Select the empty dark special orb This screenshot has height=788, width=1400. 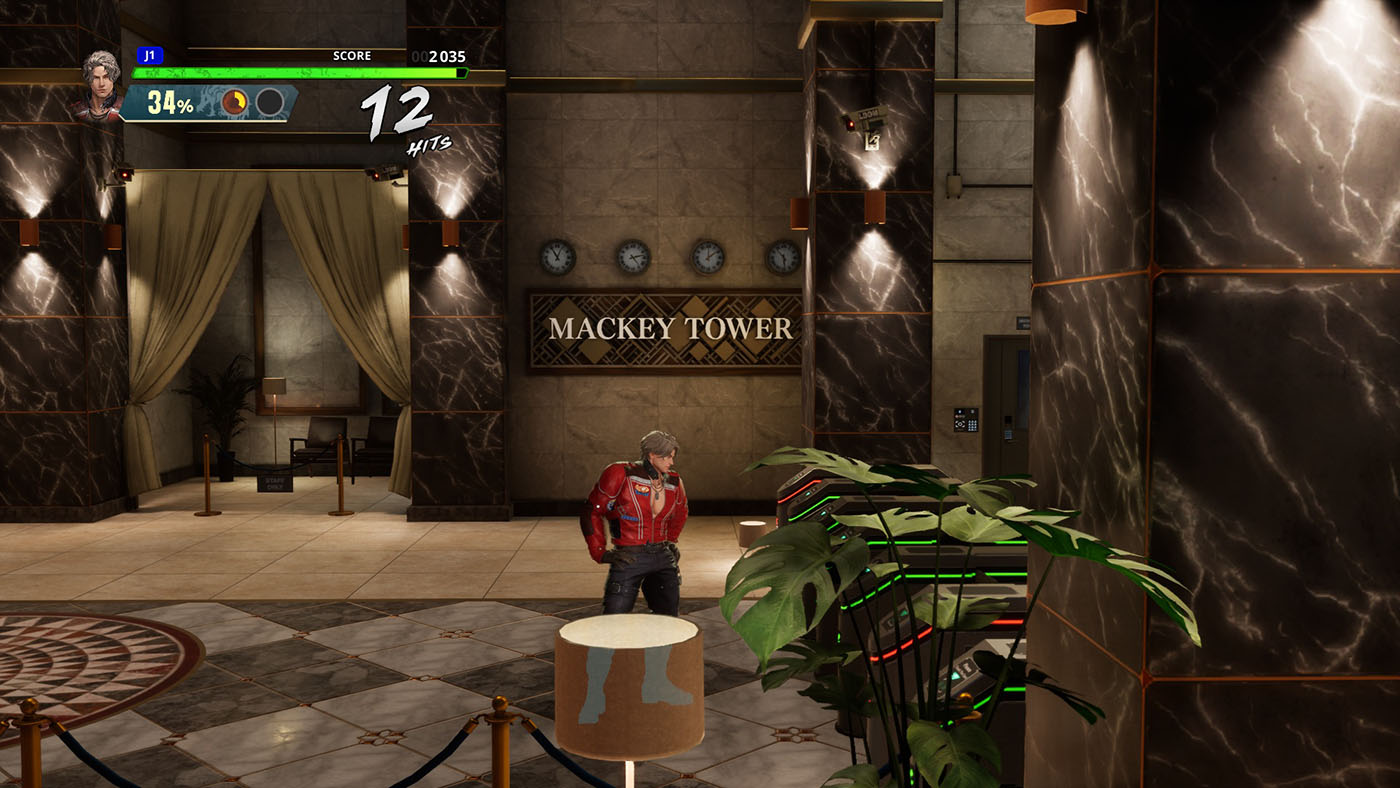269,102
